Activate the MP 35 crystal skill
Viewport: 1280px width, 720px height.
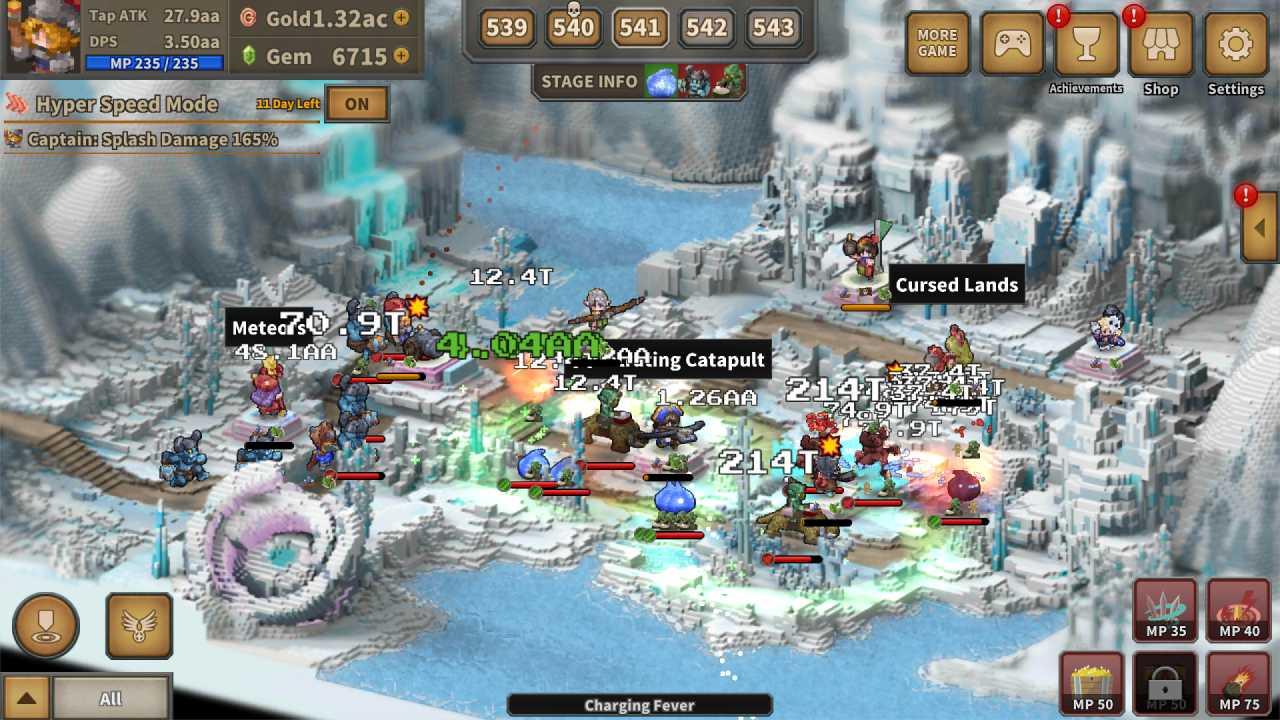click(x=1163, y=611)
